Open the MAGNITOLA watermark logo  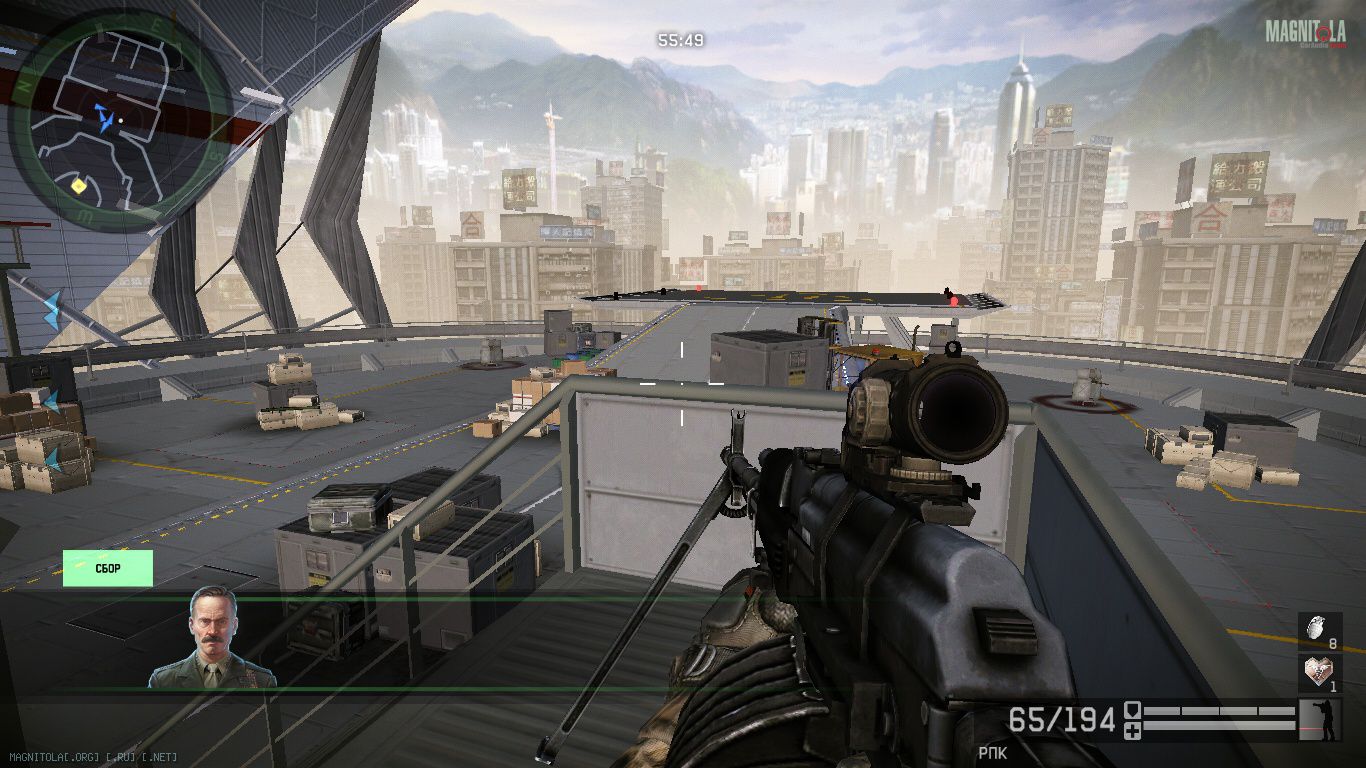(x=1305, y=33)
